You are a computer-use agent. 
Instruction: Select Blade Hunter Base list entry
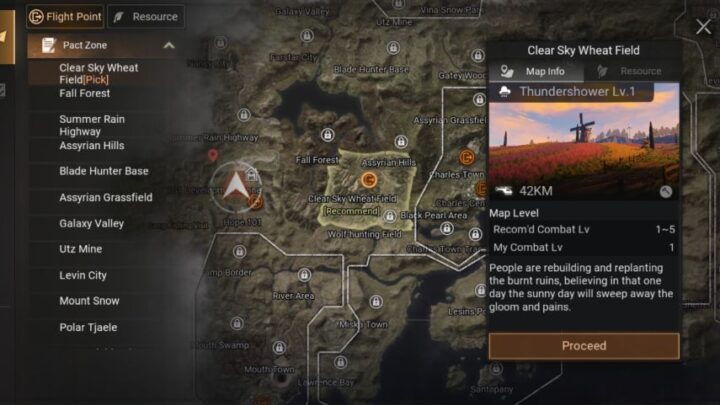103,171
